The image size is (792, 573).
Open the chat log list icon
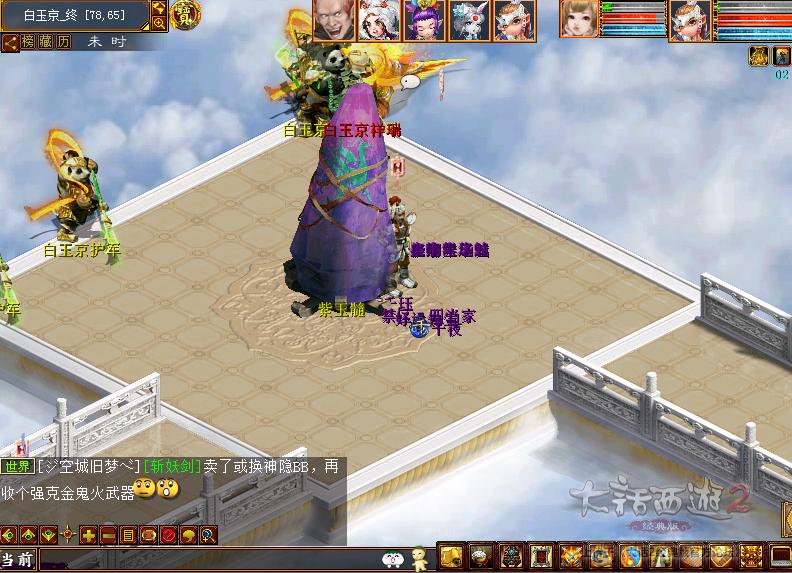[x=128, y=535]
